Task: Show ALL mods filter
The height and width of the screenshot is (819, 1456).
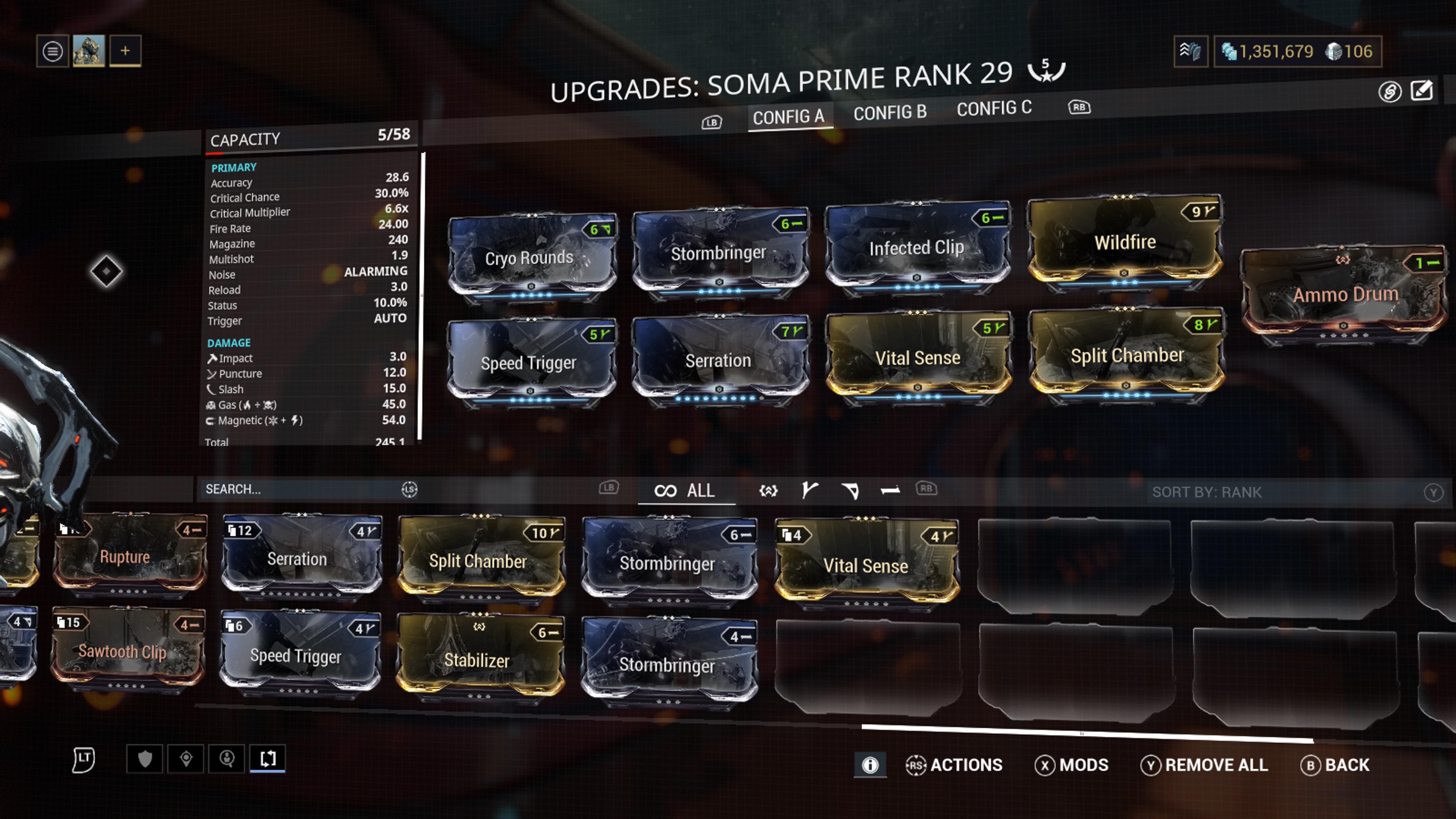Action: 686,491
